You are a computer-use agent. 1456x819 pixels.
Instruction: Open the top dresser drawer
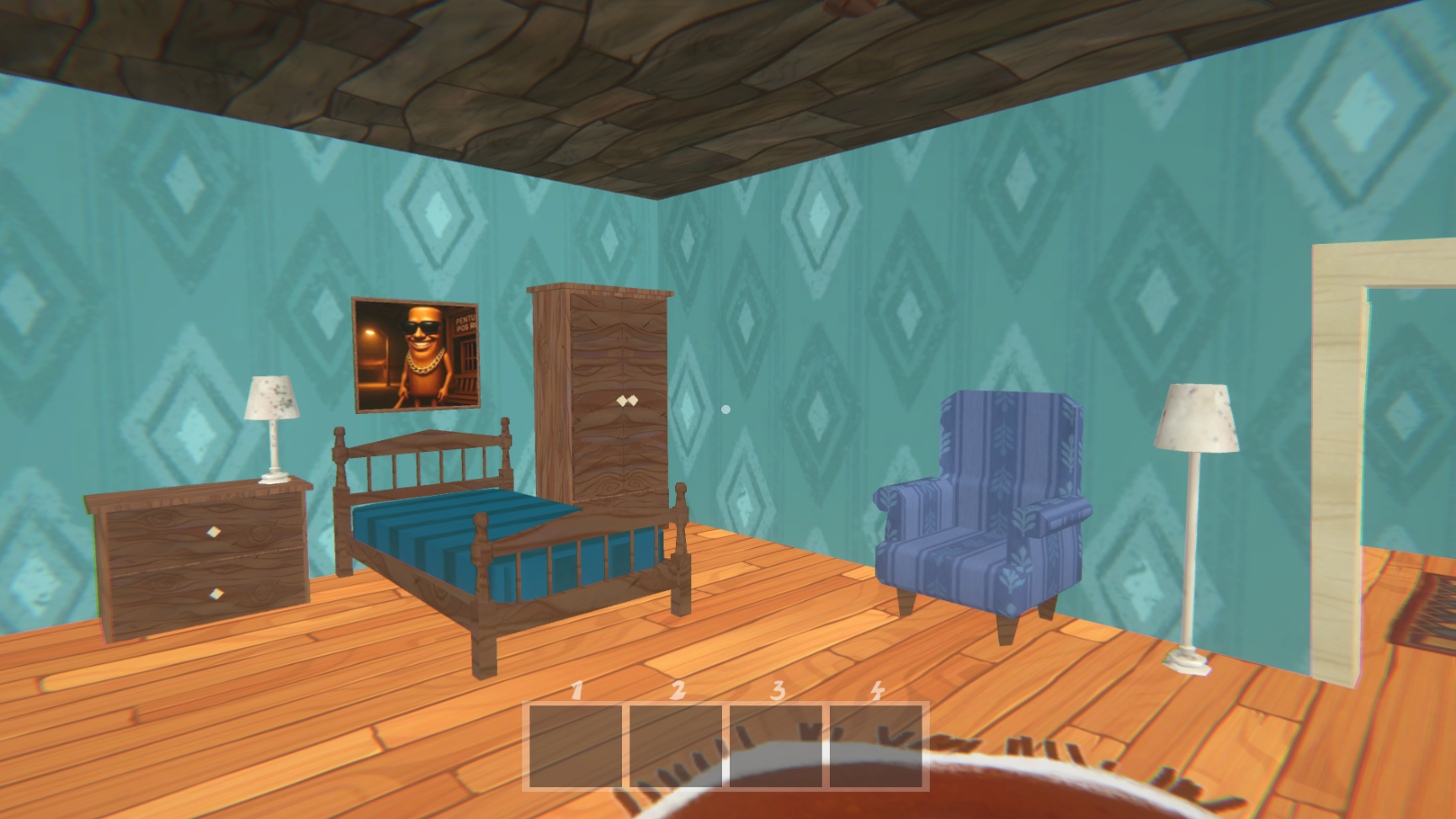tap(206, 530)
